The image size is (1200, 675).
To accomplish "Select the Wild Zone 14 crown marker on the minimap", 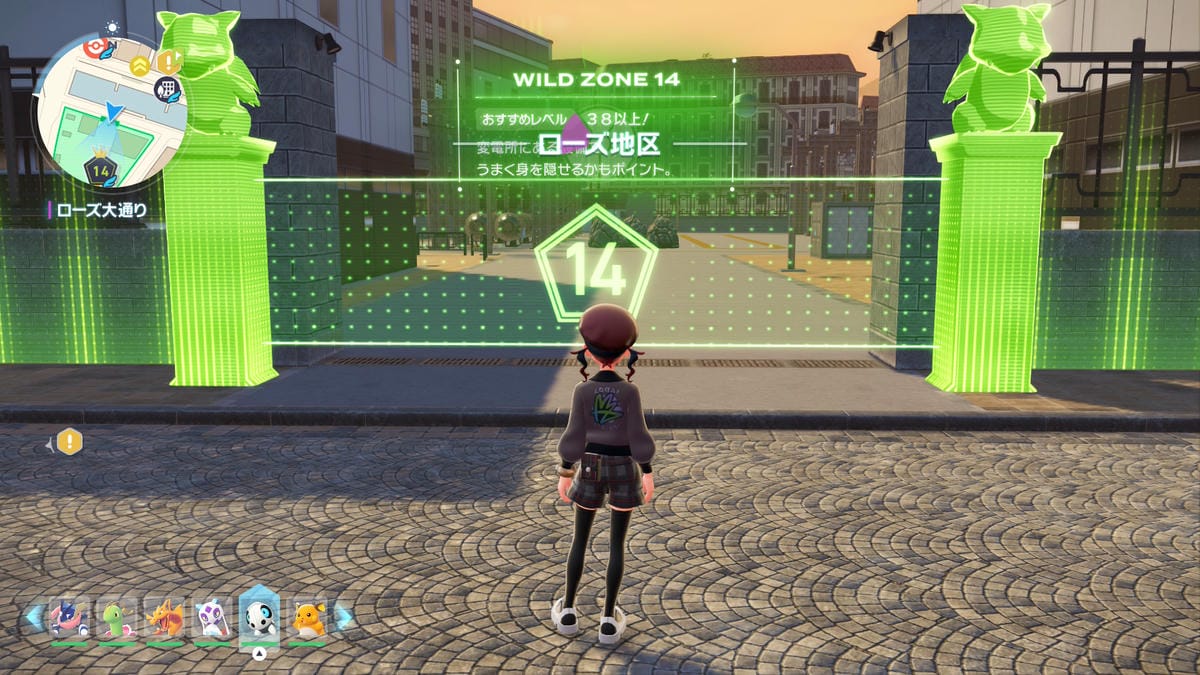I will pyautogui.click(x=100, y=170).
